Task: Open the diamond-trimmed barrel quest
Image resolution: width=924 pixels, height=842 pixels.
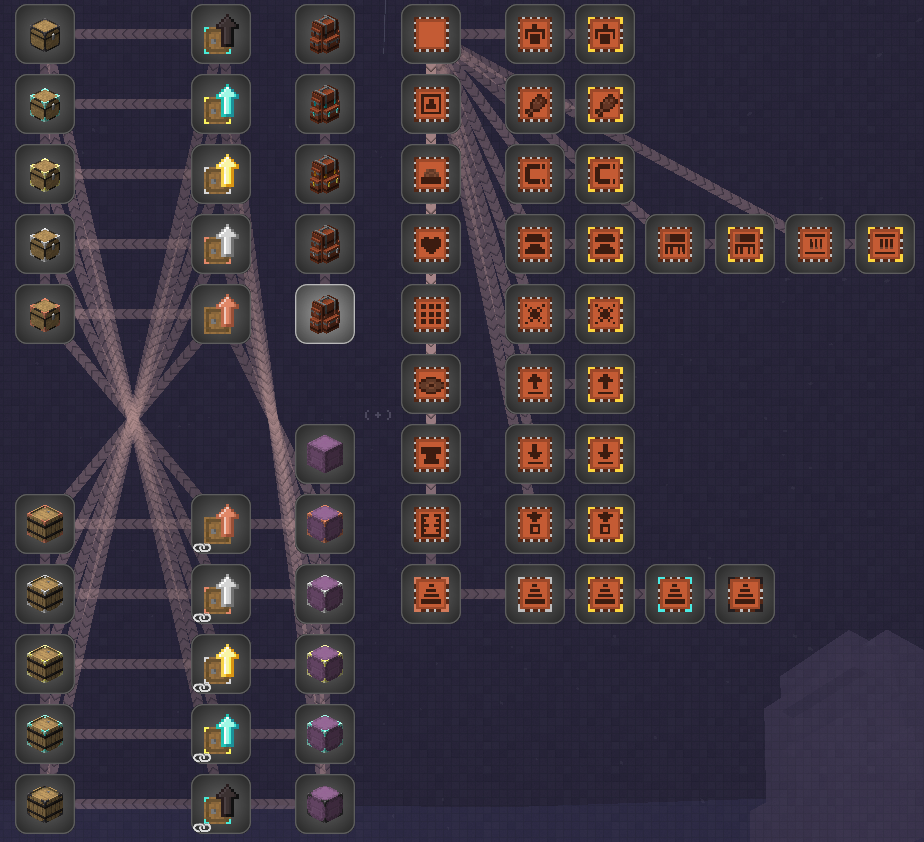Action: tap(45, 734)
